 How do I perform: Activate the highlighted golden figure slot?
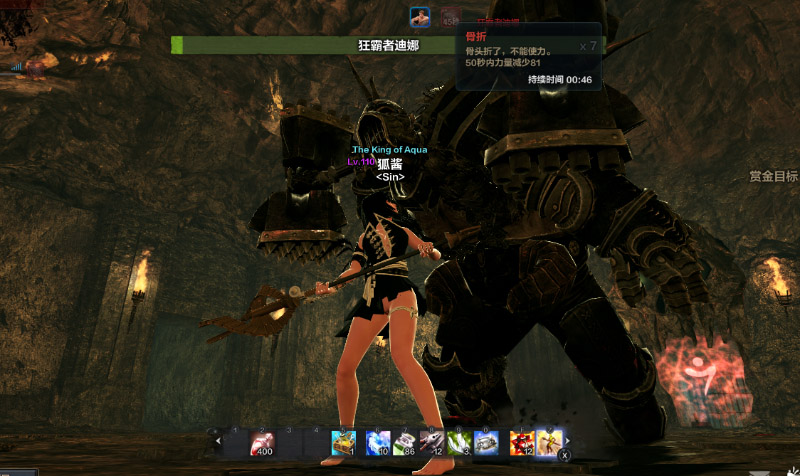pyautogui.click(x=548, y=442)
